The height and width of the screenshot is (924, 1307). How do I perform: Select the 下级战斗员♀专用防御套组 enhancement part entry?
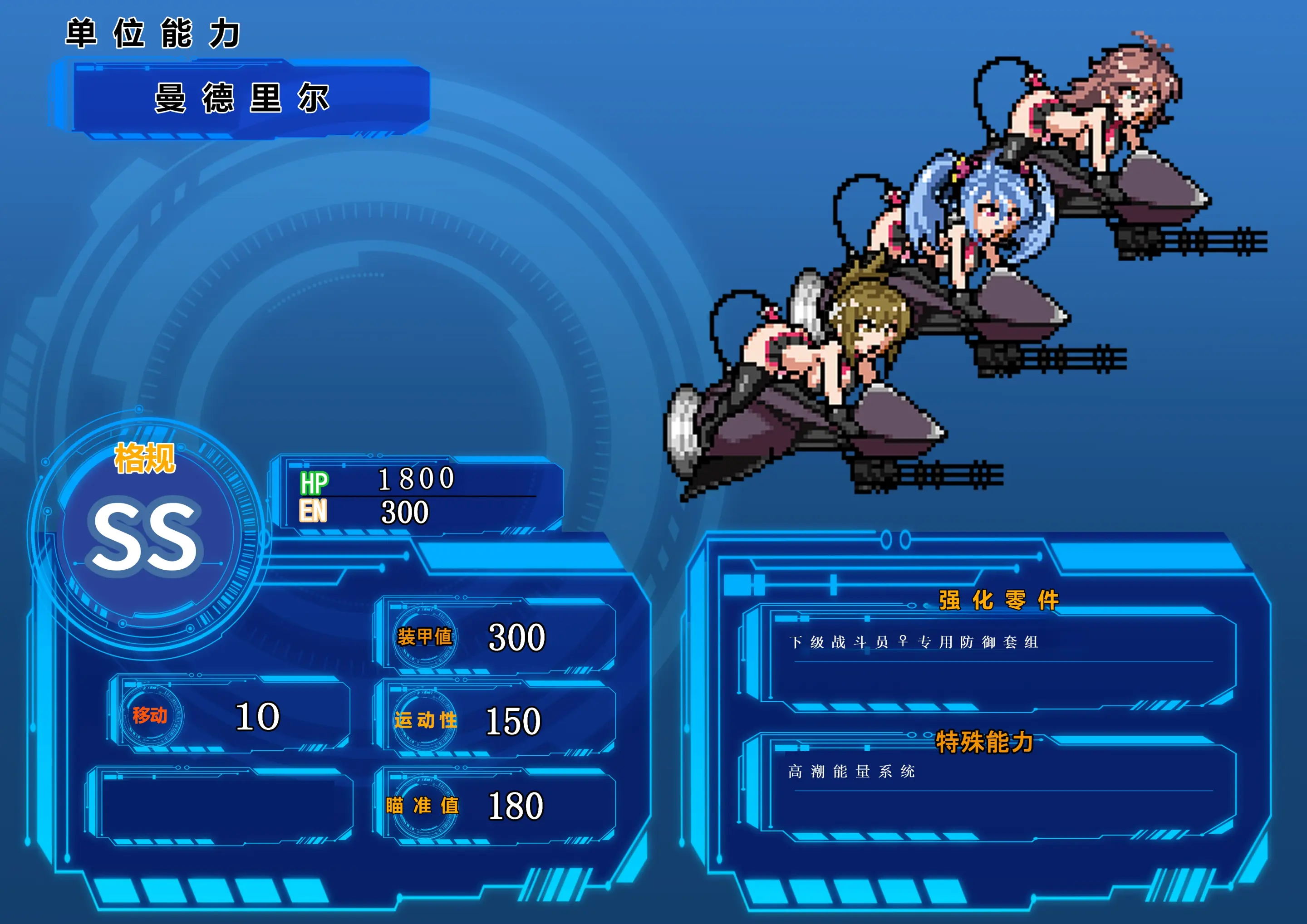[x=914, y=642]
